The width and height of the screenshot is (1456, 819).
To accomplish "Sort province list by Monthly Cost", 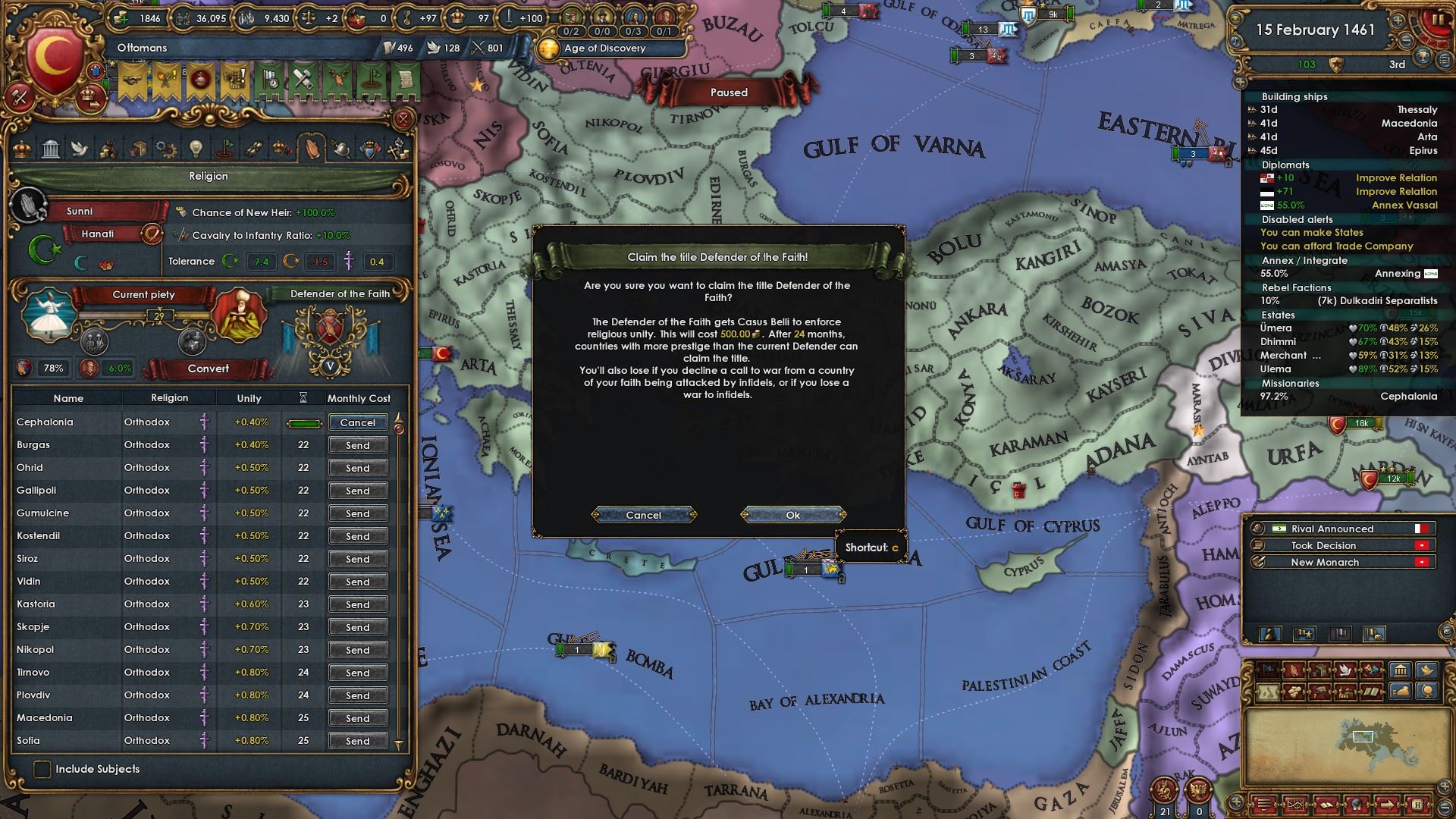I will (359, 398).
